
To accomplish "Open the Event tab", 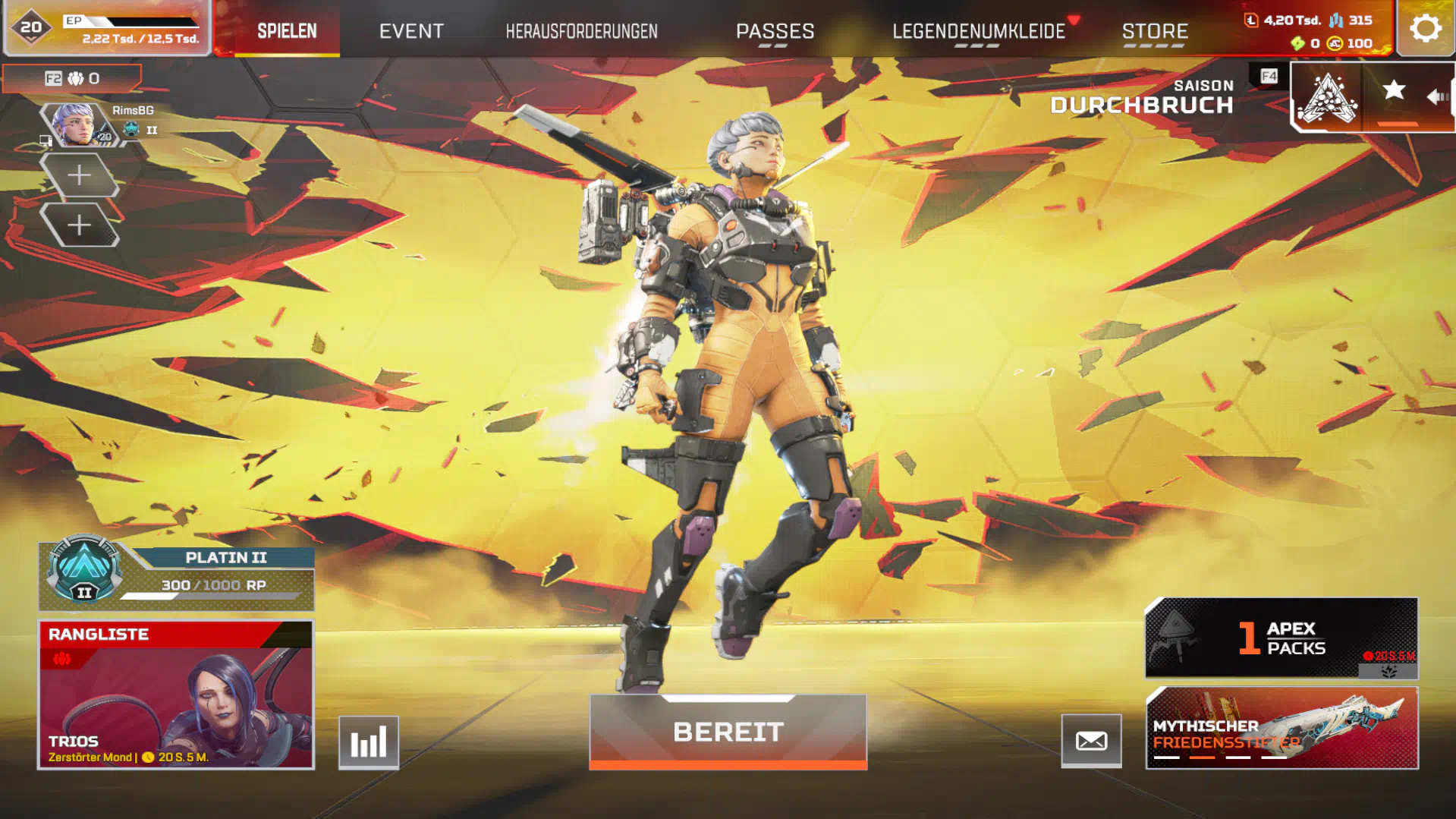I will [x=411, y=31].
